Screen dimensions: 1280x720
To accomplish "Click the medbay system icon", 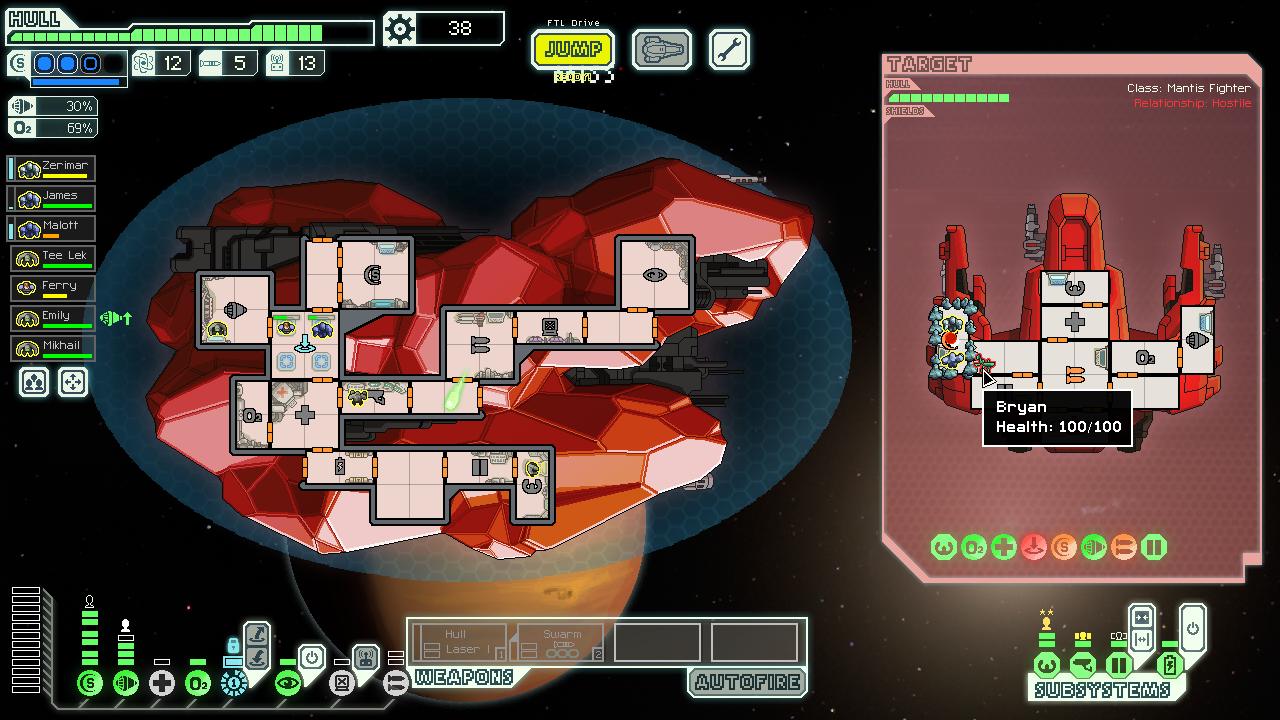I will click(162, 683).
